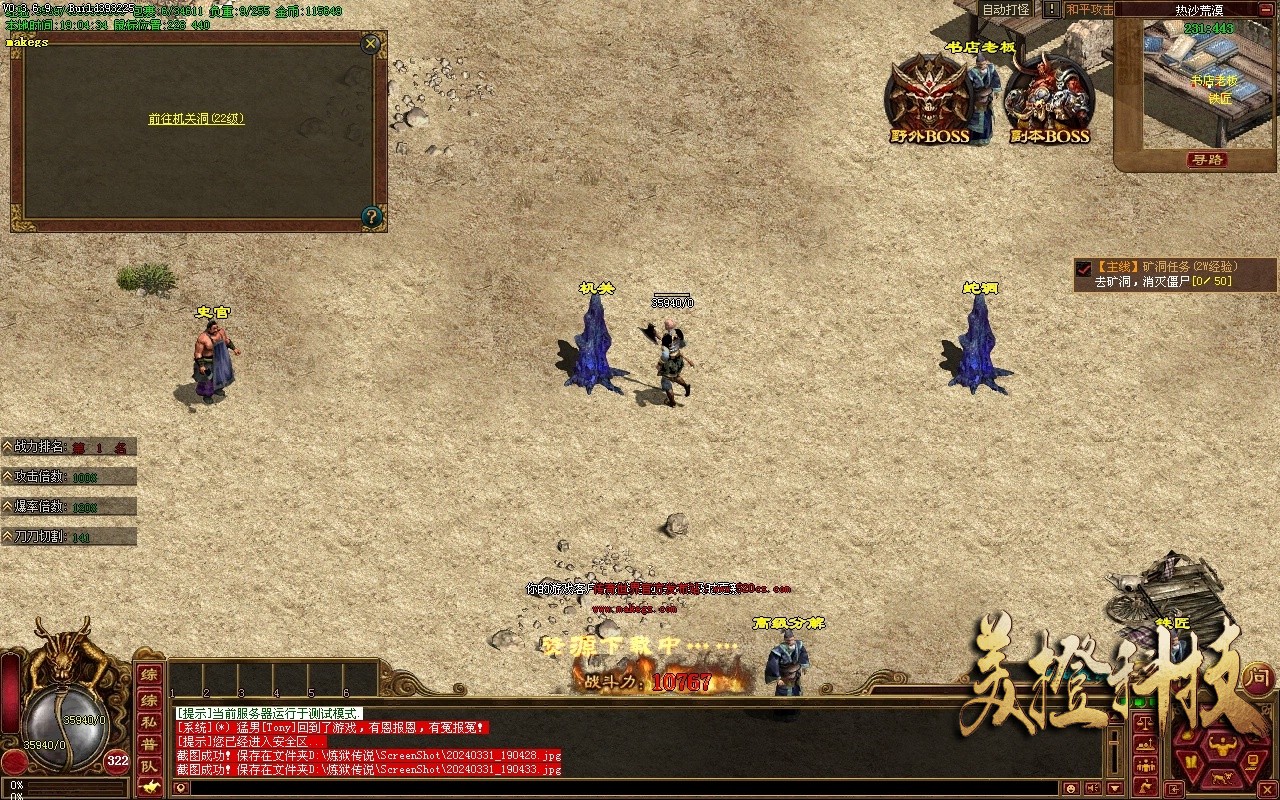Viewport: 1280px width, 800px height.
Task: Click the exclamation mark notice button
Action: point(1051,9)
